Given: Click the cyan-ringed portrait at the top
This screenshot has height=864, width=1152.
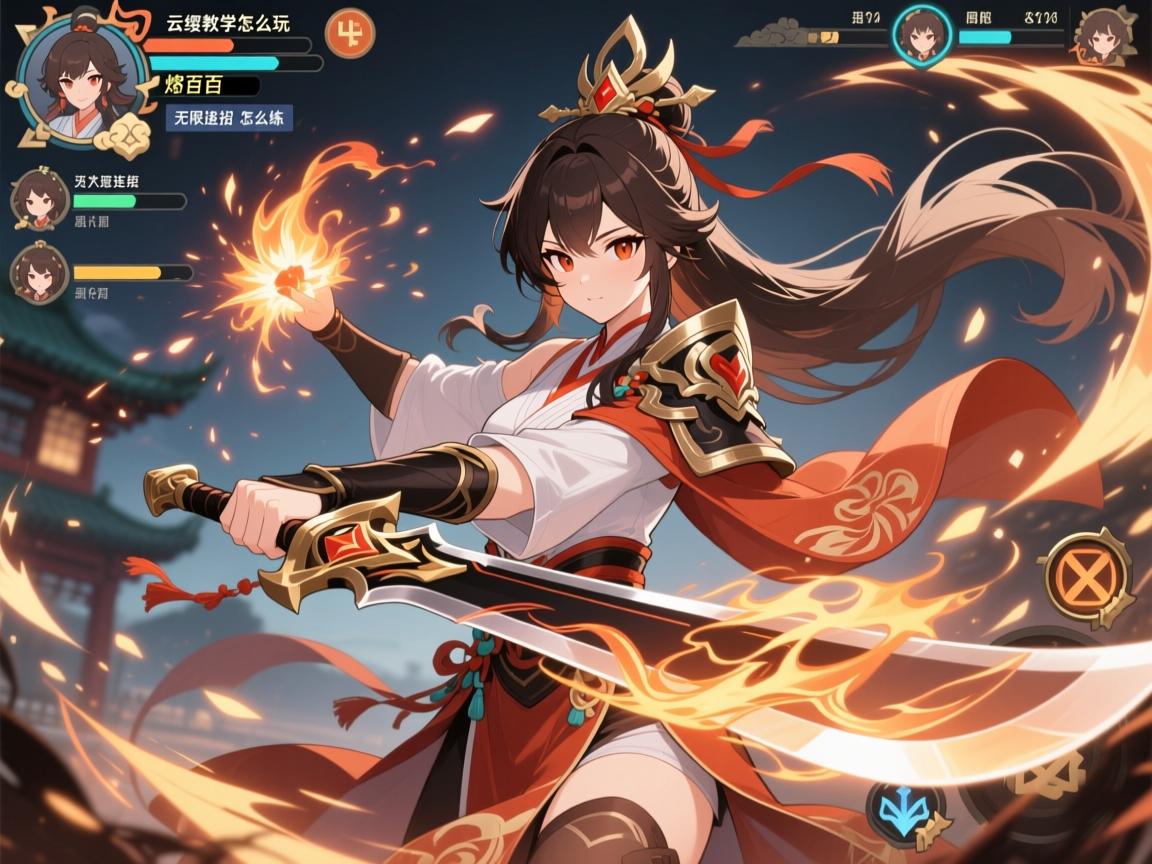Looking at the screenshot, I should 921,36.
